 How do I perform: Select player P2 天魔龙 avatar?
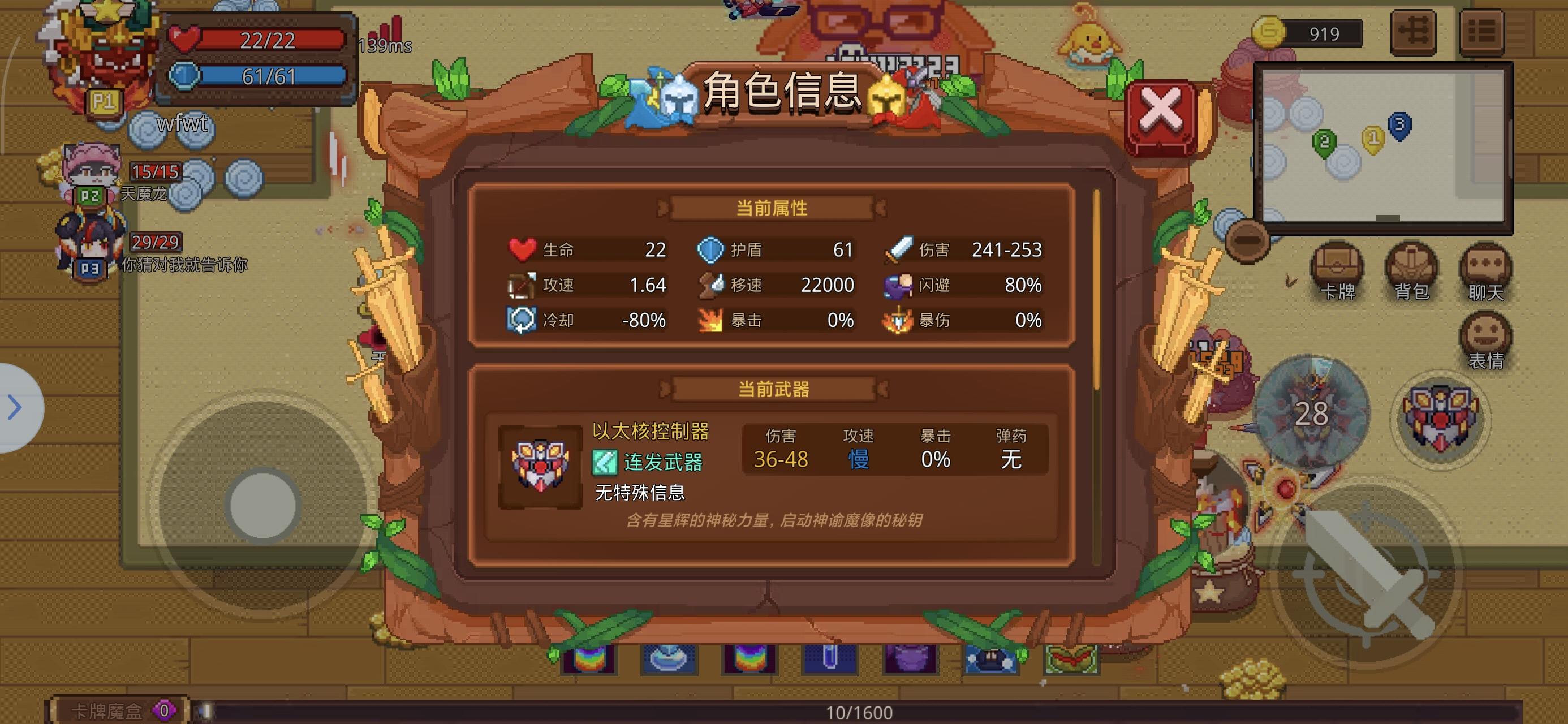click(x=90, y=169)
